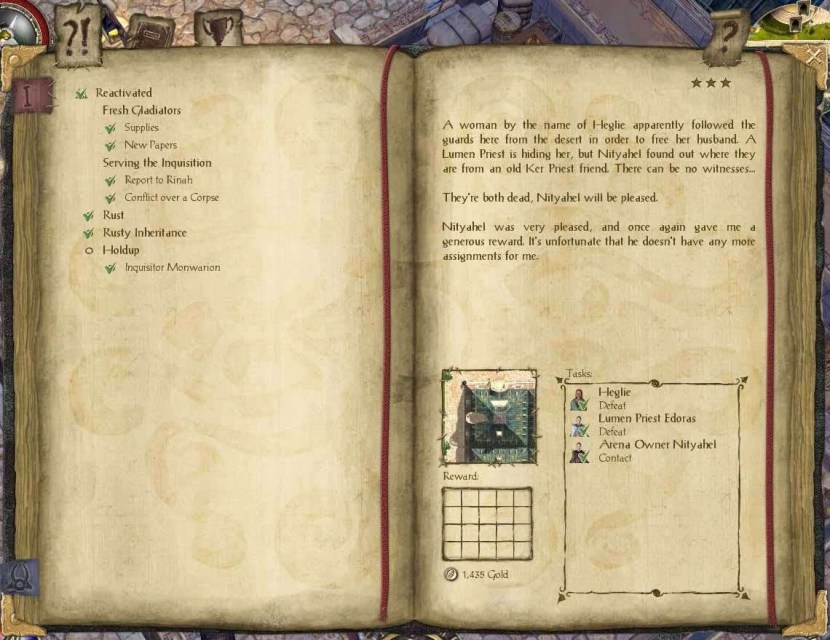View the Rust quest
The height and width of the screenshot is (640, 830).
[x=113, y=215]
